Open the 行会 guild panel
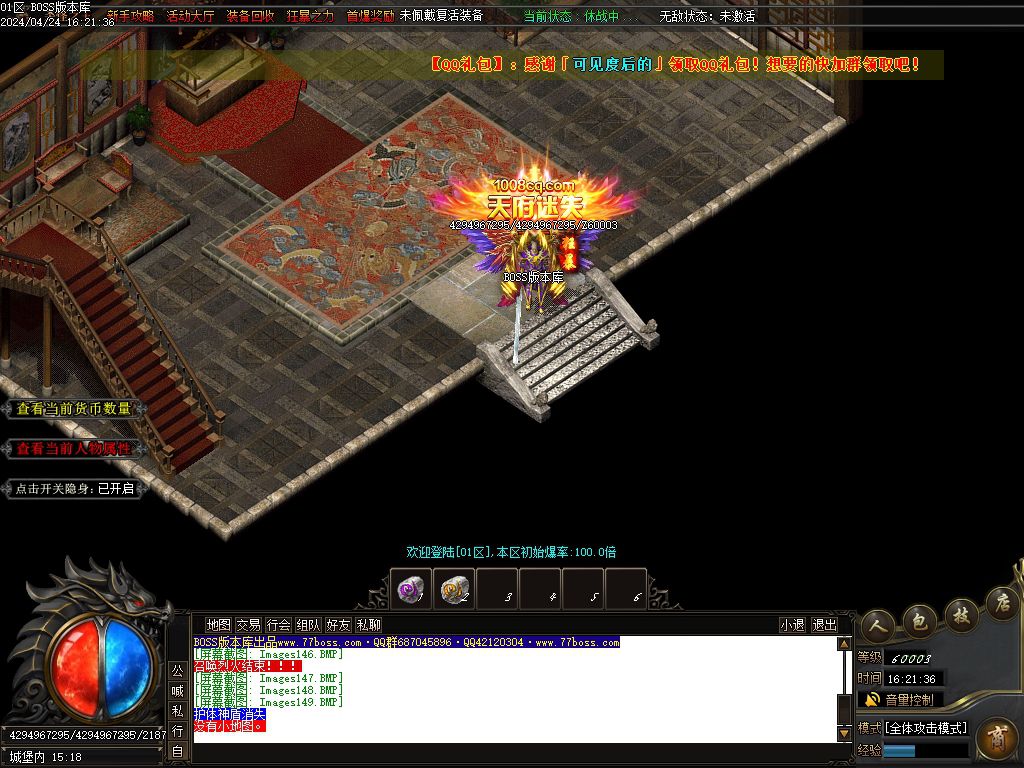This screenshot has width=1024, height=768. coord(279,625)
